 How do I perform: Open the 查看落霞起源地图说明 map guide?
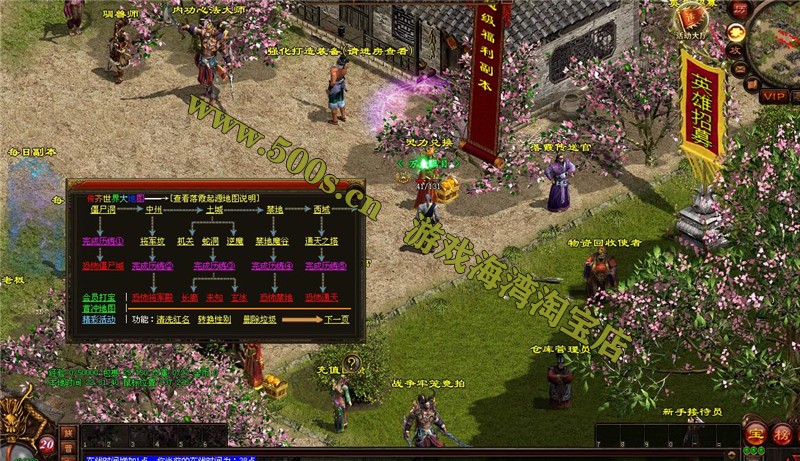(x=215, y=199)
